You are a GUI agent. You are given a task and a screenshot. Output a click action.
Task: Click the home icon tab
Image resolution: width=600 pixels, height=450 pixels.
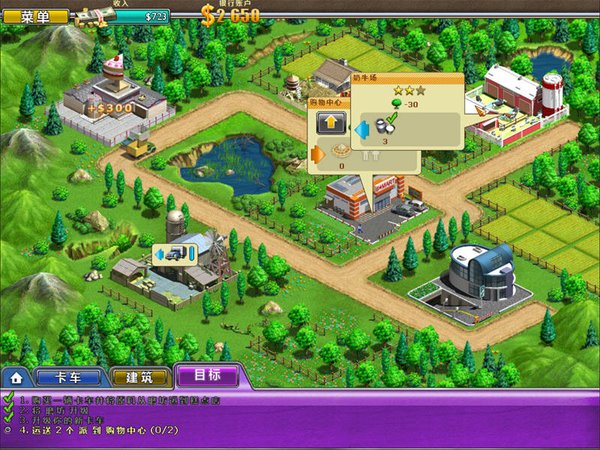pos(15,378)
